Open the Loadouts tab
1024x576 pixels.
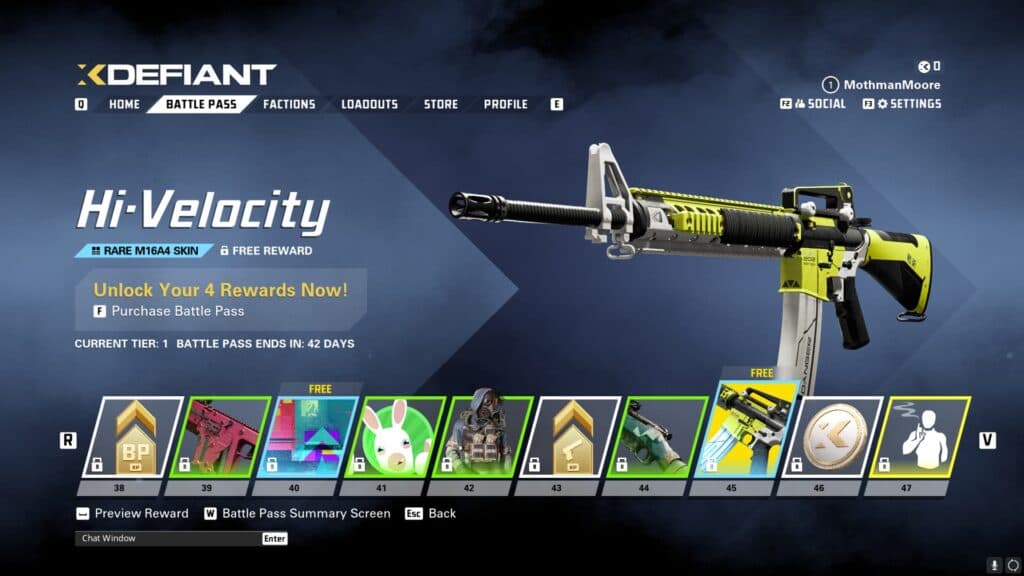tap(369, 104)
